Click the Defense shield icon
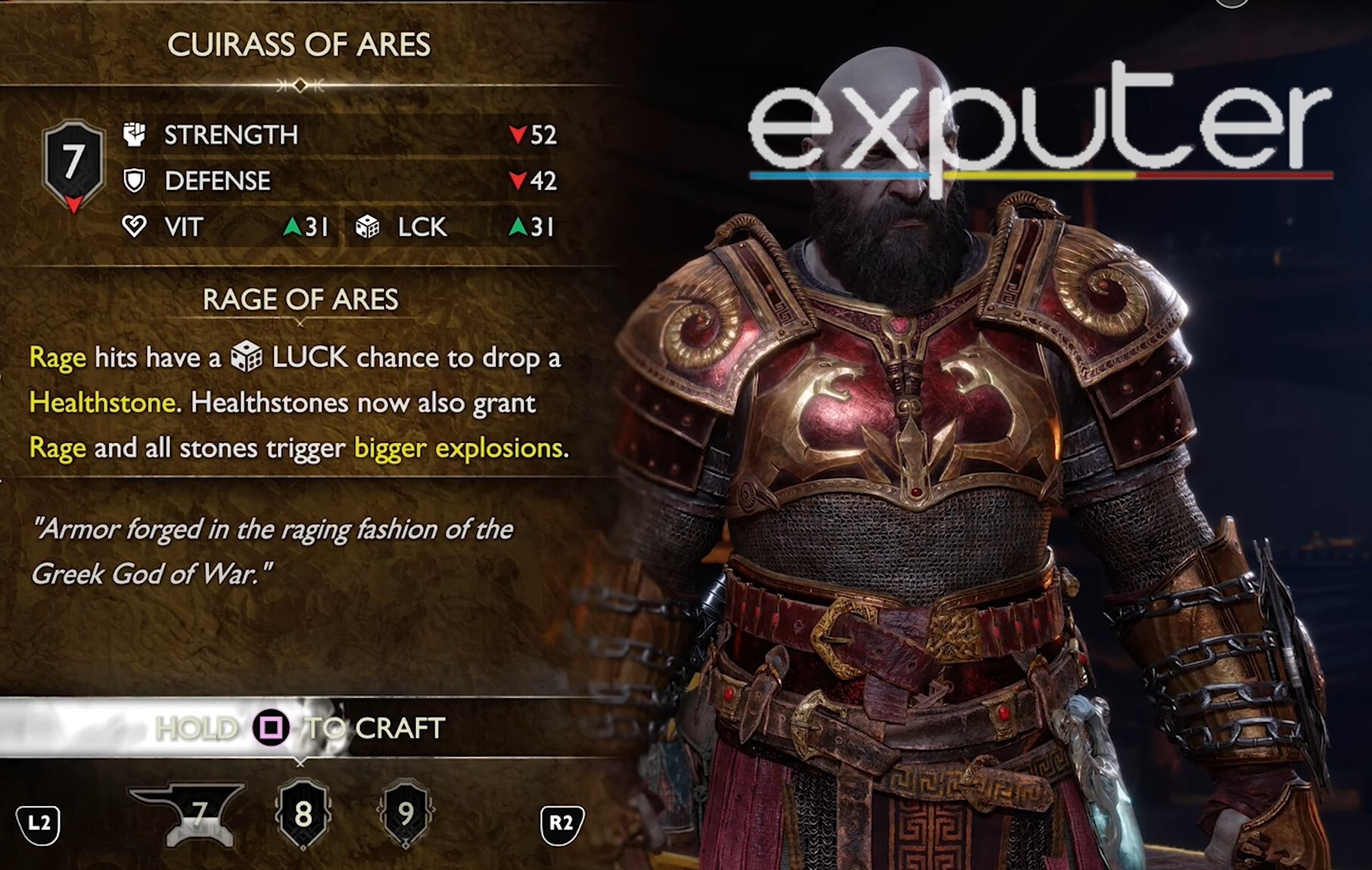Screen dimensions: 1372x870 136,181
